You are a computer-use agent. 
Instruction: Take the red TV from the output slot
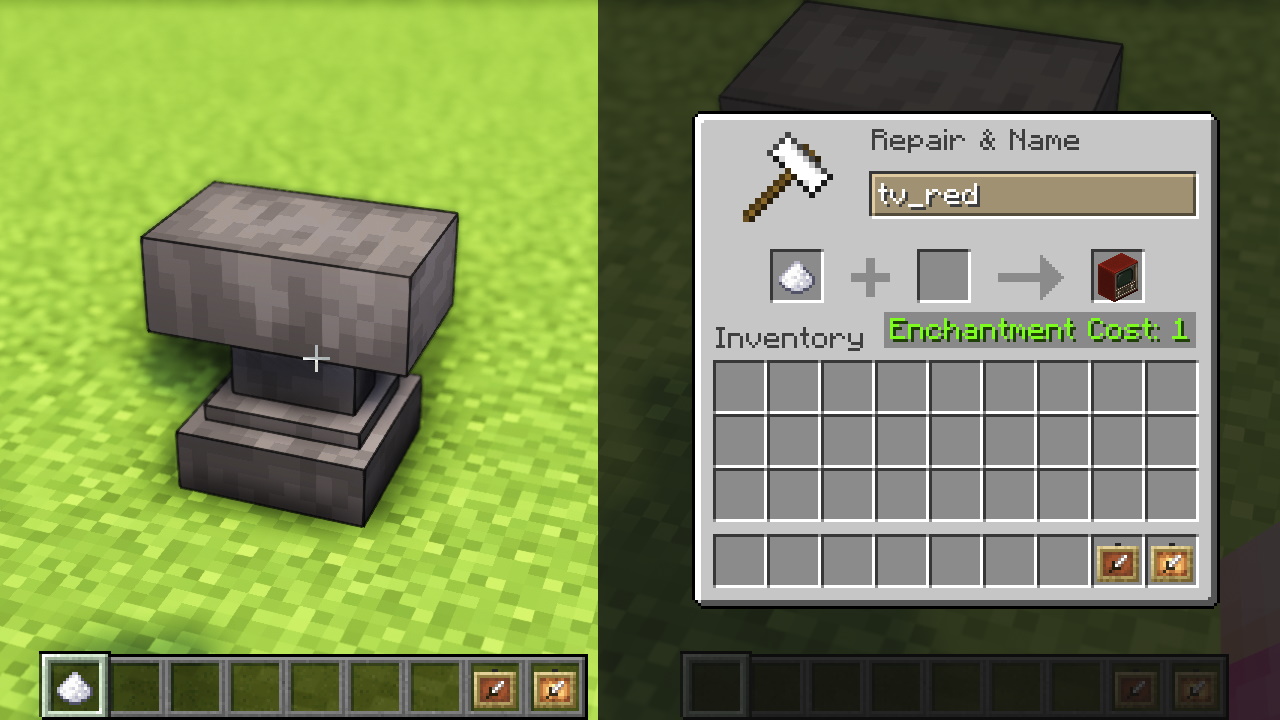tap(1118, 276)
